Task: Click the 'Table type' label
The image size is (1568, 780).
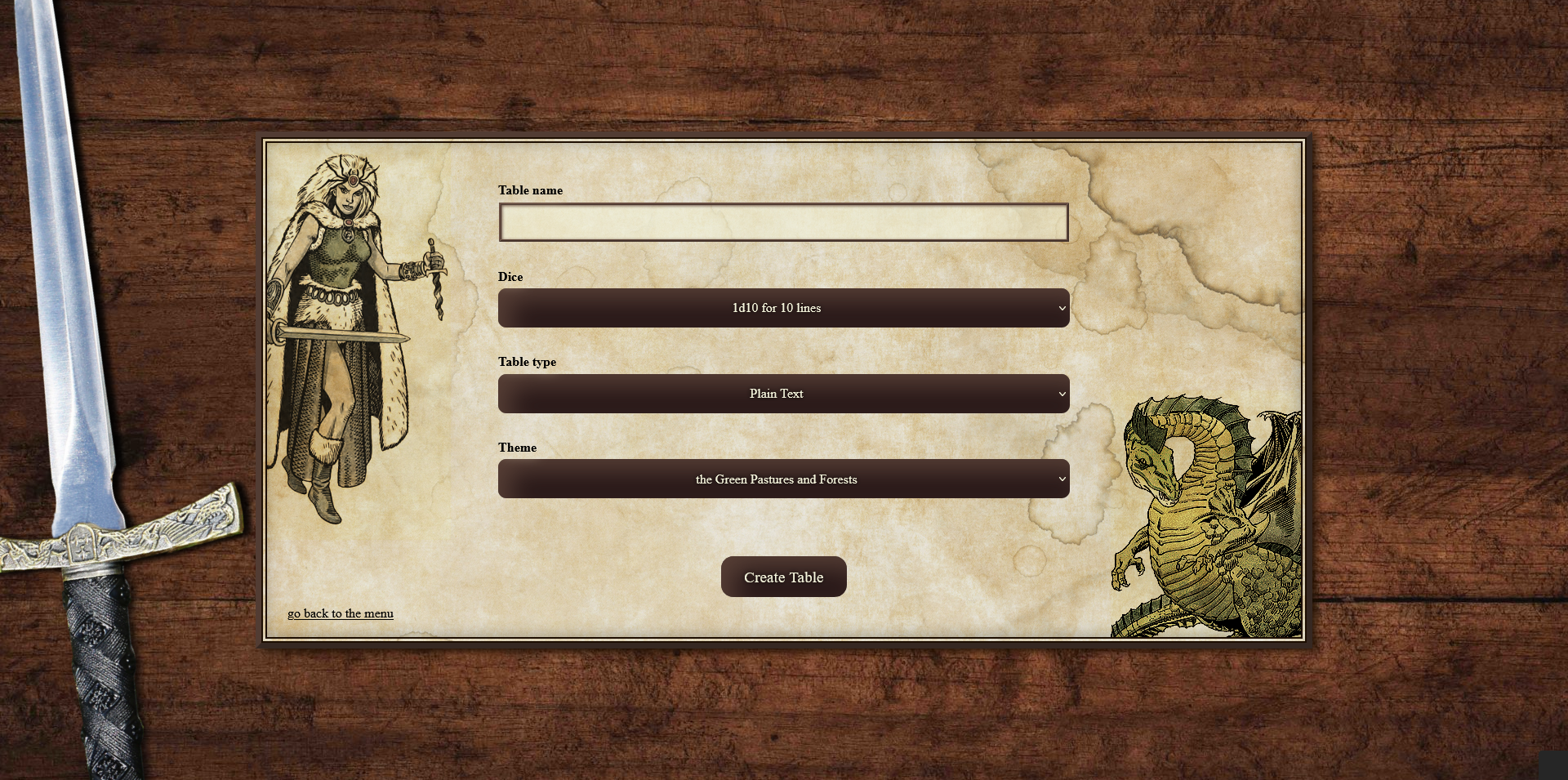Action: pyautogui.click(x=528, y=362)
